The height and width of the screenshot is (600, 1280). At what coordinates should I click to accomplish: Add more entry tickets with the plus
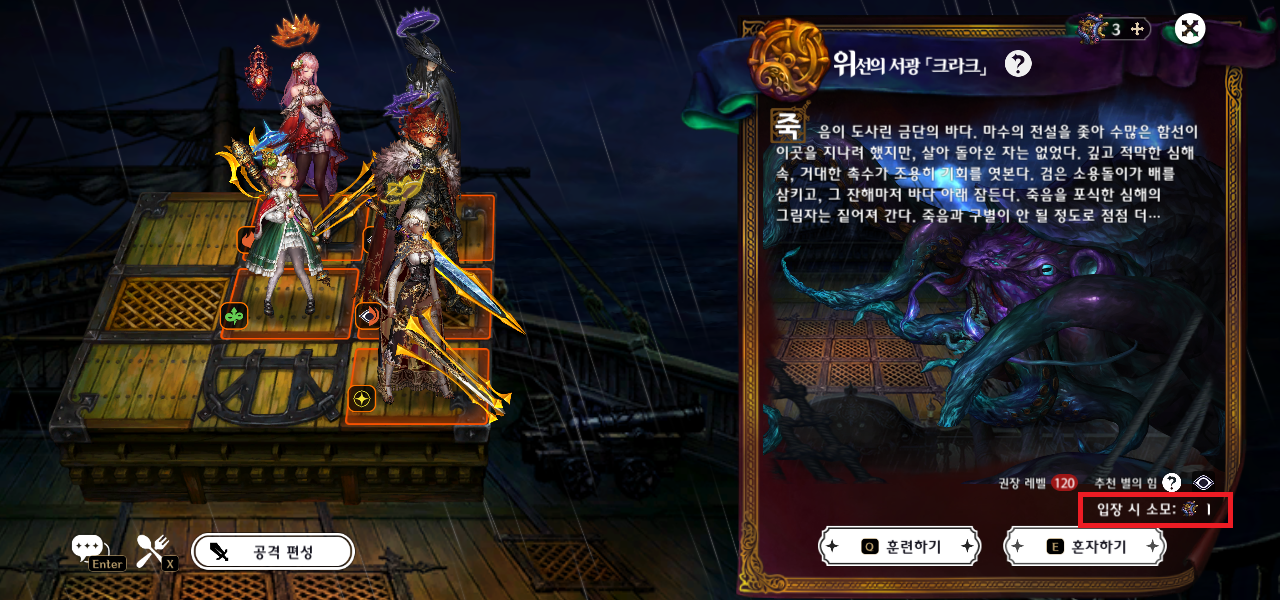(1136, 29)
